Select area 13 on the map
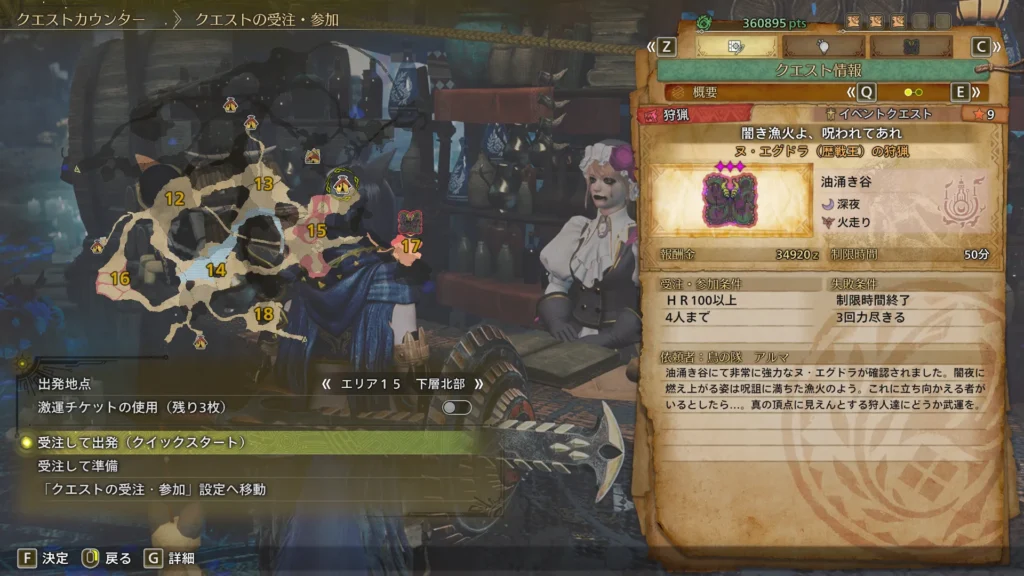Screen dimensions: 1024x576 point(264,184)
